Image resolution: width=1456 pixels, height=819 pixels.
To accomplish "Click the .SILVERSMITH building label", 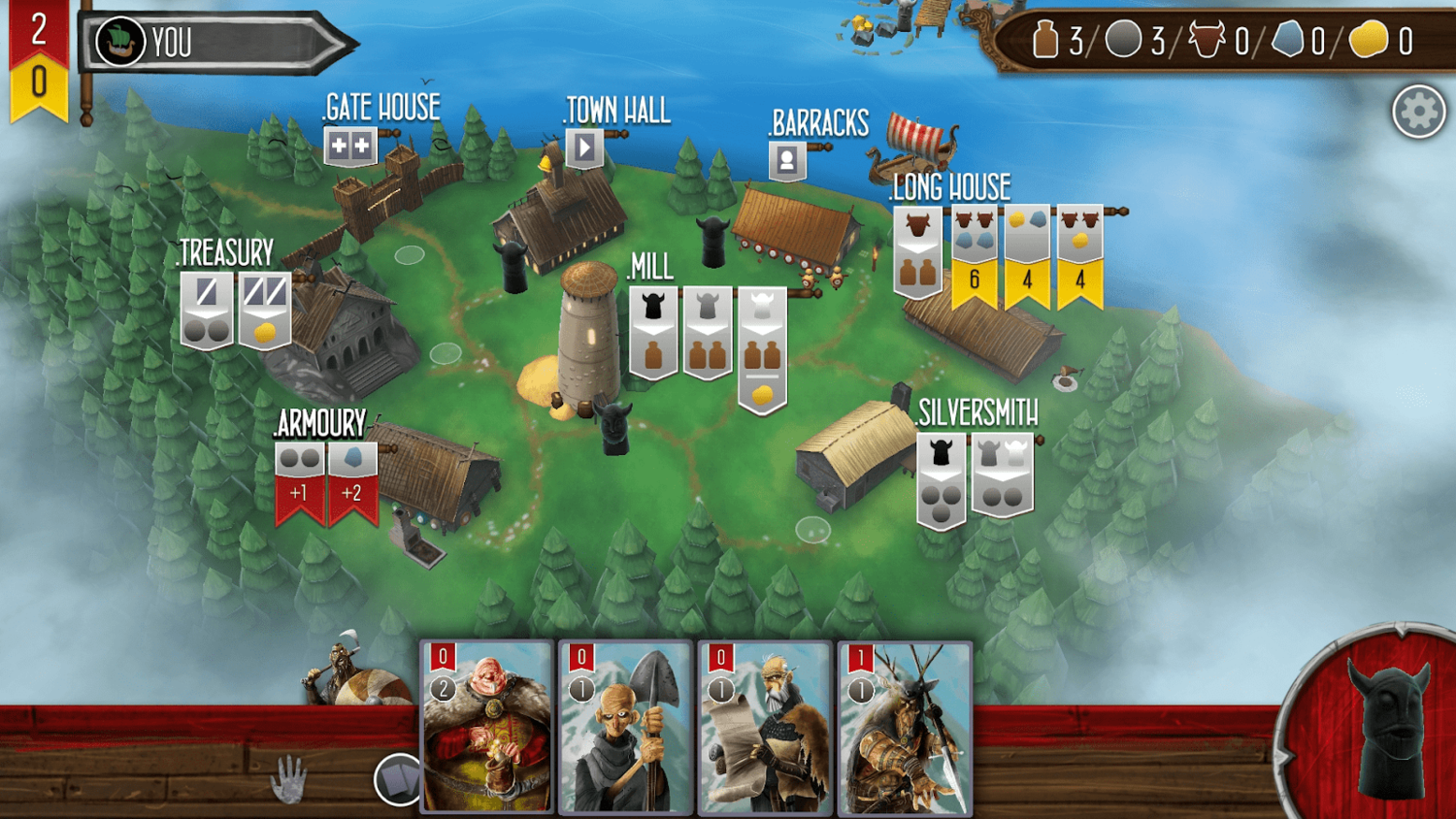I will pyautogui.click(x=976, y=412).
